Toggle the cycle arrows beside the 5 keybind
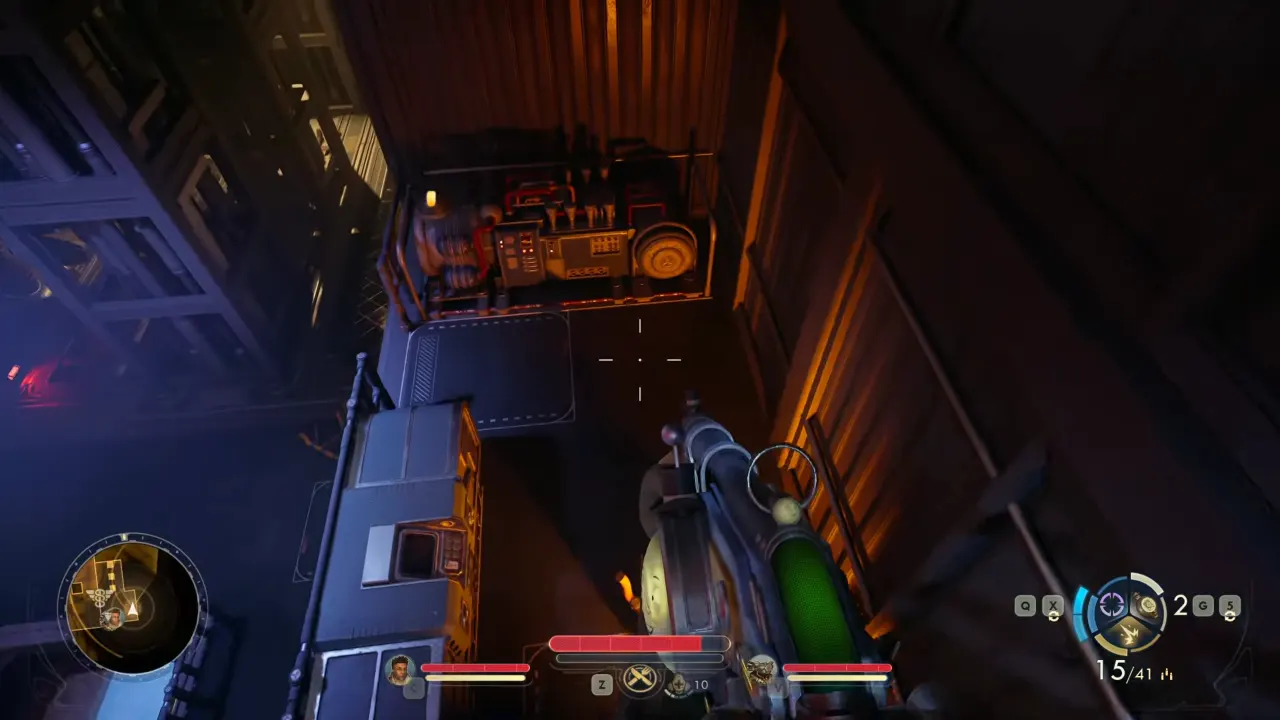This screenshot has height=720, width=1280. (x=1228, y=617)
